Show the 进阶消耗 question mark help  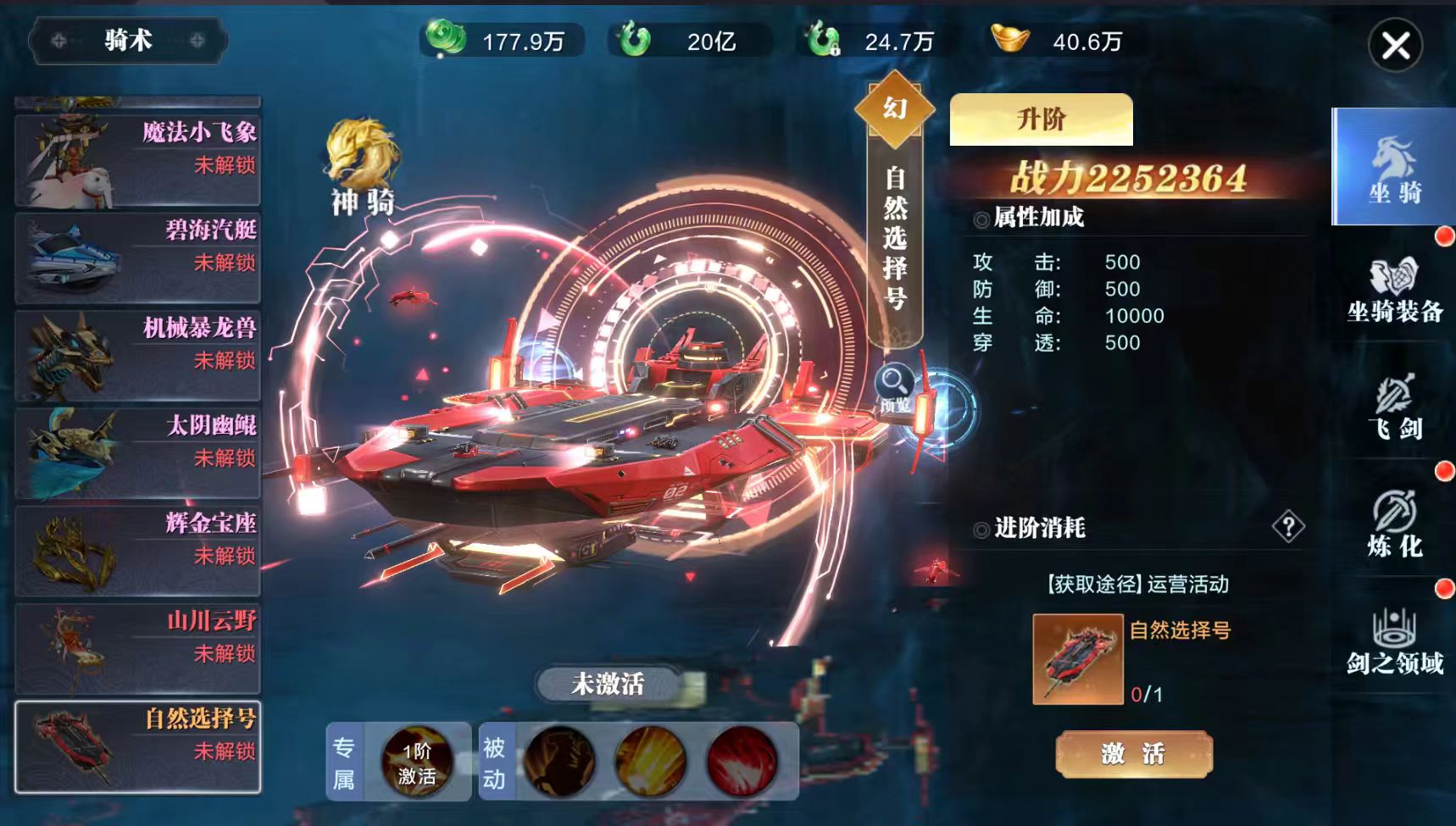[x=1287, y=527]
